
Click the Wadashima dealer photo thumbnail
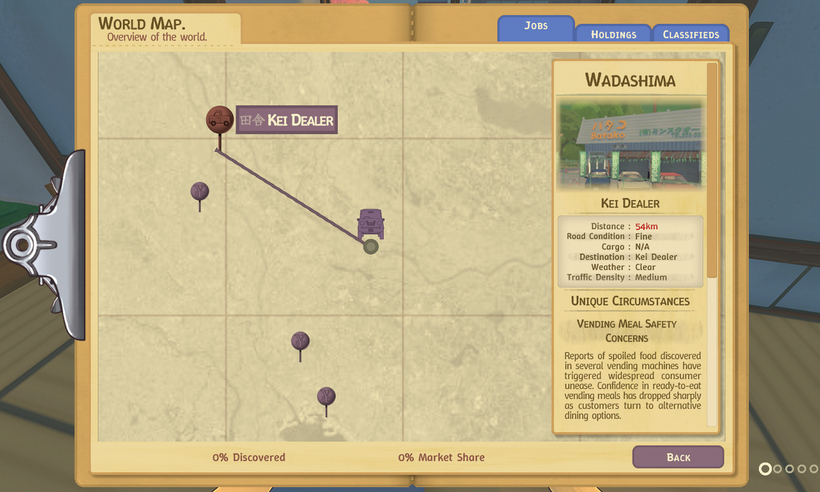630,143
